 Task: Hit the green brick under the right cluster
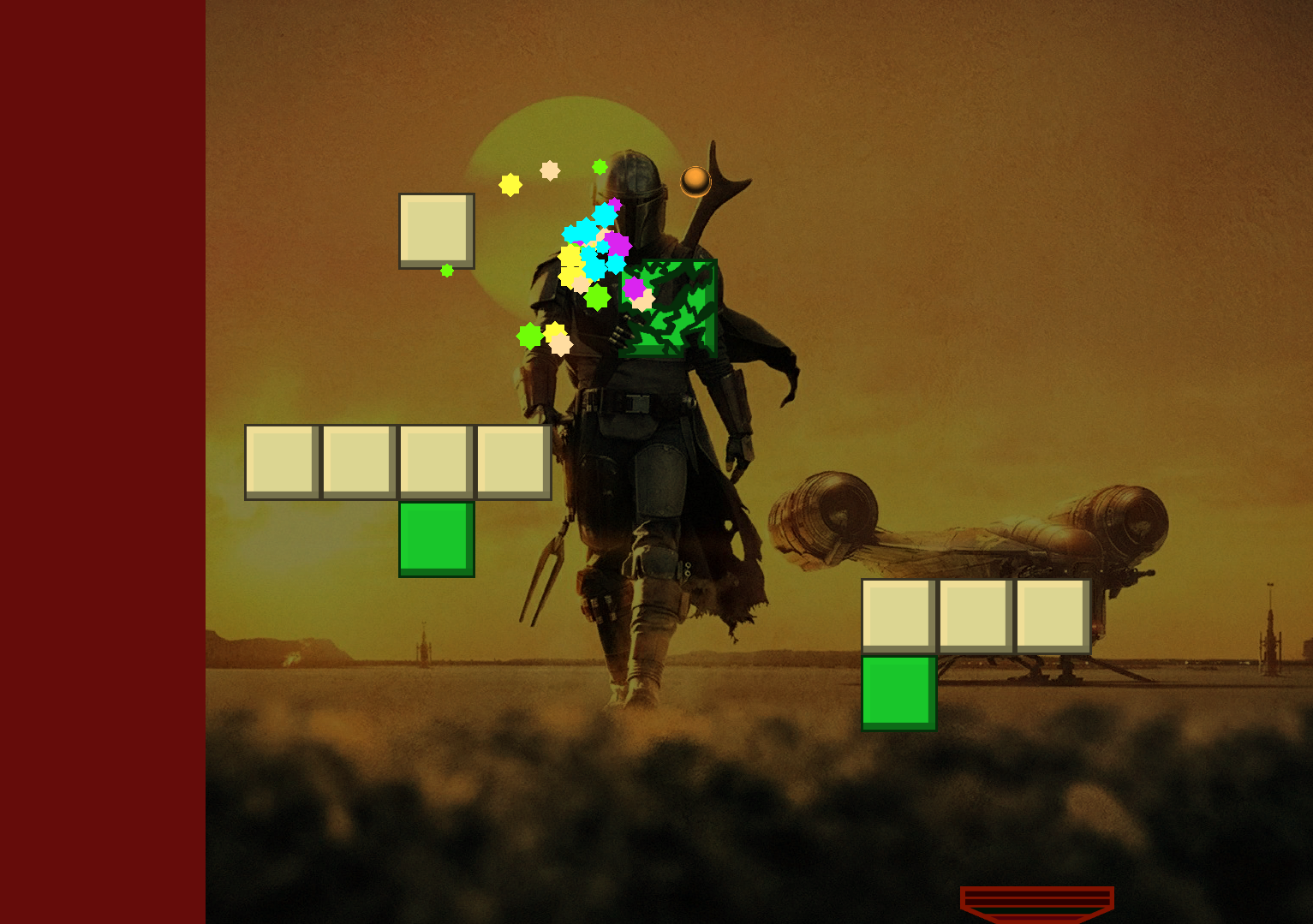(898, 692)
